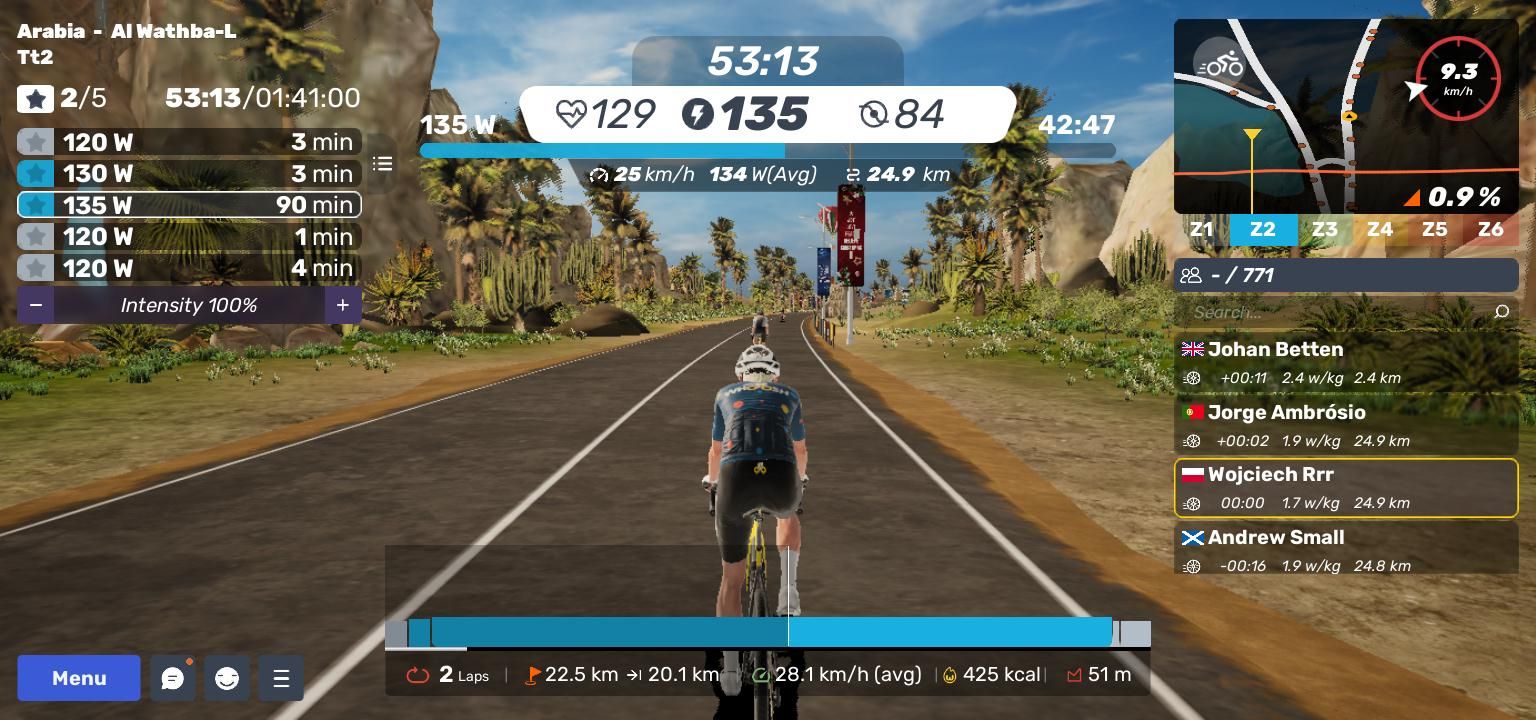Select the 120 W 1 min interval
Screen dimensions: 1536x720
pos(189,237)
